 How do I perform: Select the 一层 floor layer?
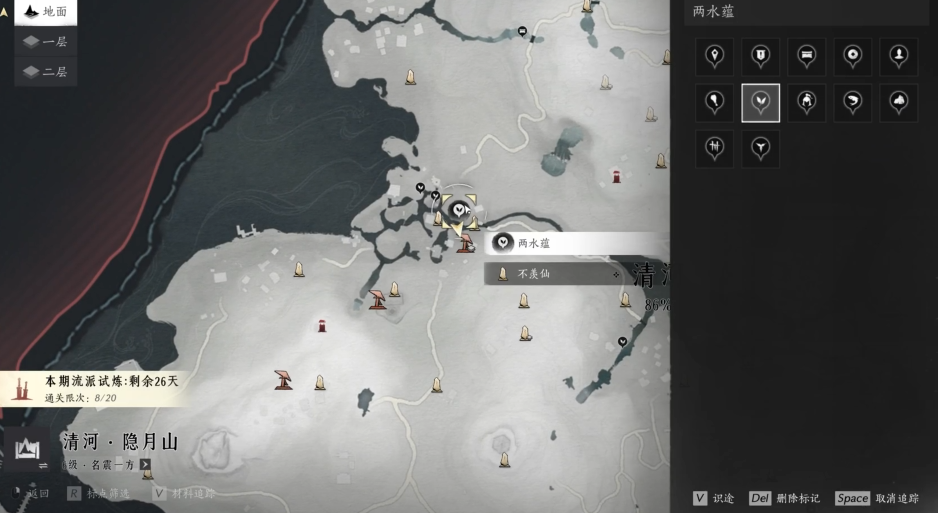click(x=45, y=42)
